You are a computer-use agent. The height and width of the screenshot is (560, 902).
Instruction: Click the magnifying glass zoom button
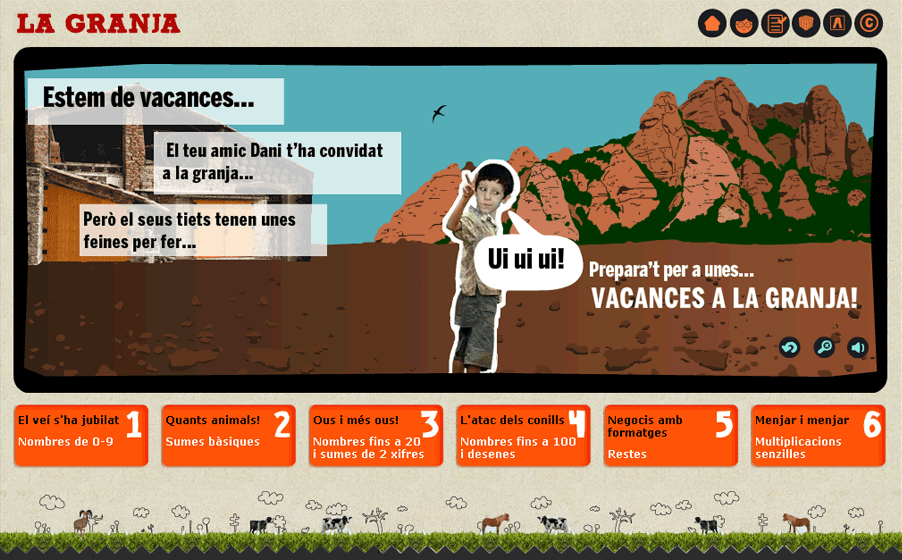tap(824, 347)
